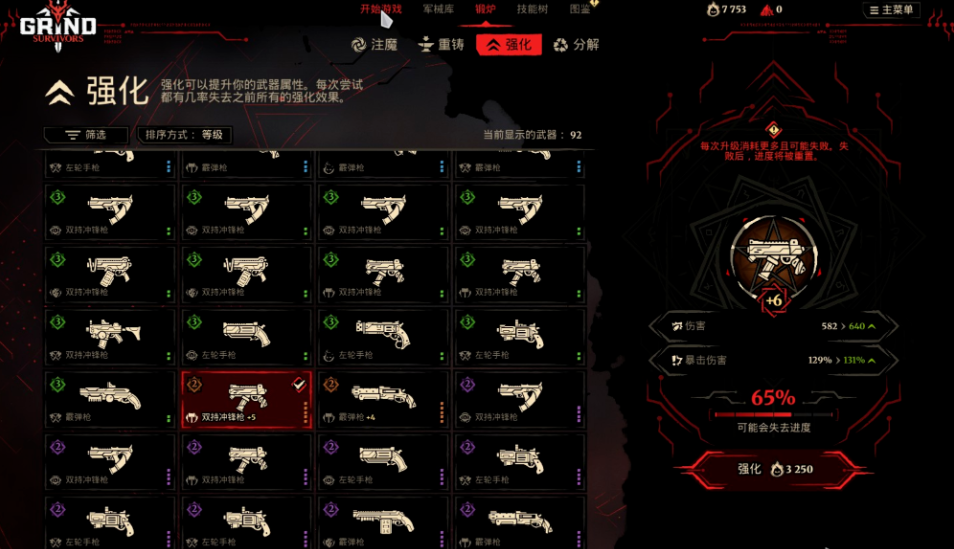
Task: Open the 筛选 filter options
Action: click(86, 135)
